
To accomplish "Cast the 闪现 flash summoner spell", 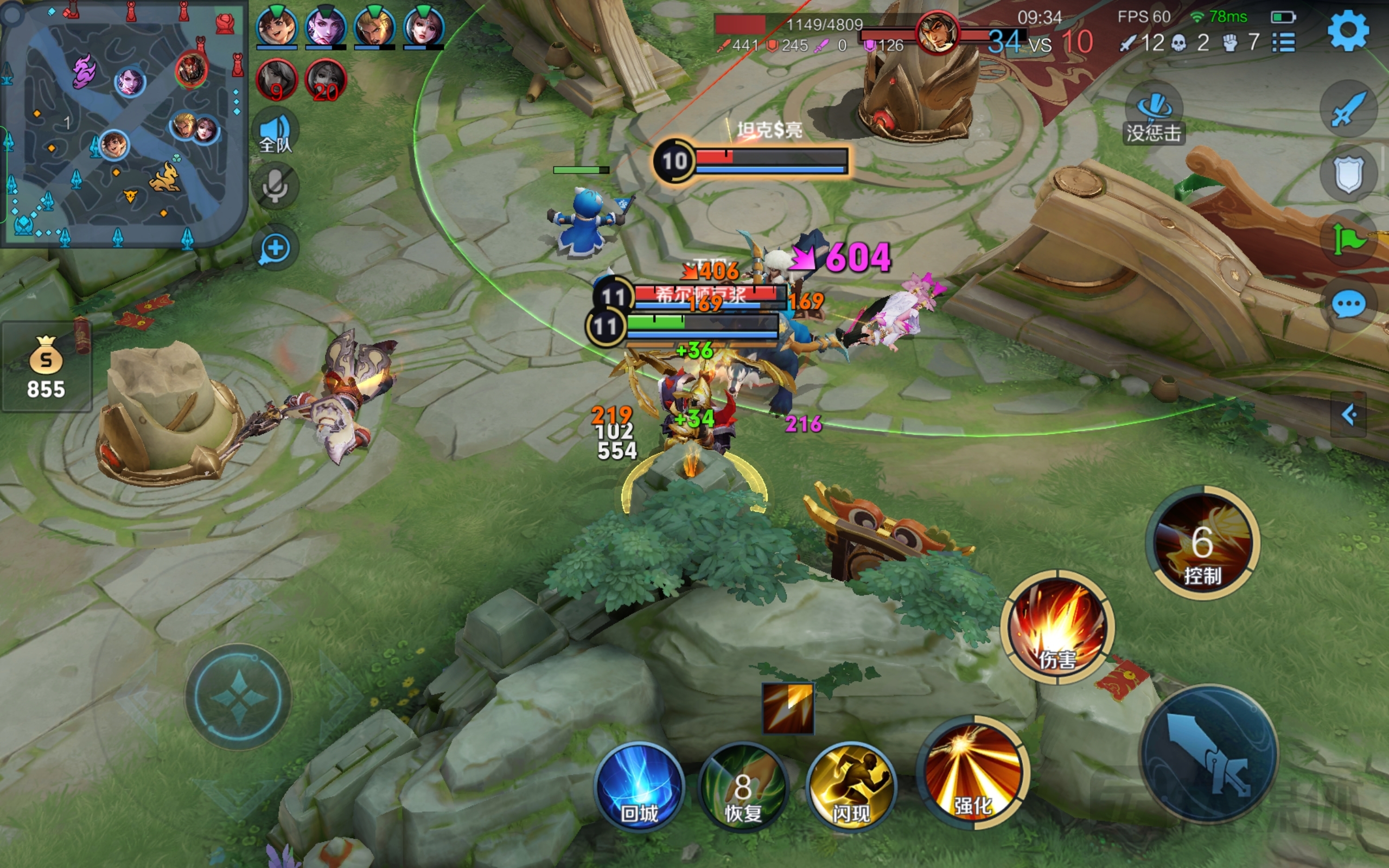I will (851, 787).
